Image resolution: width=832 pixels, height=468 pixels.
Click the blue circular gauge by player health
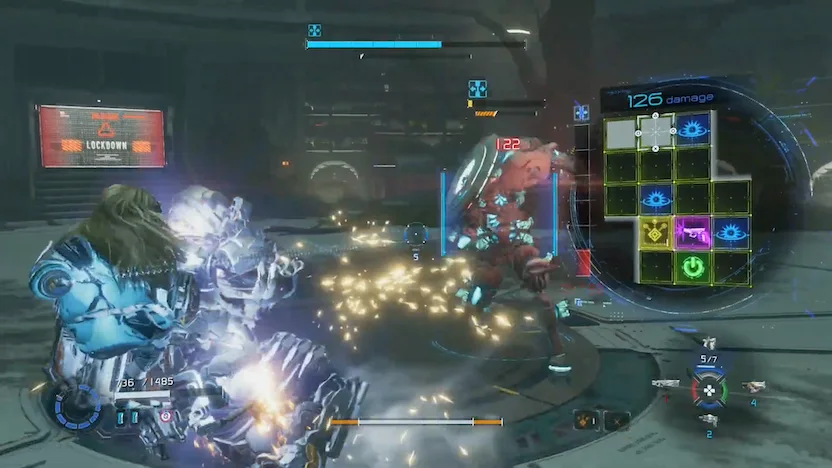pos(74,409)
